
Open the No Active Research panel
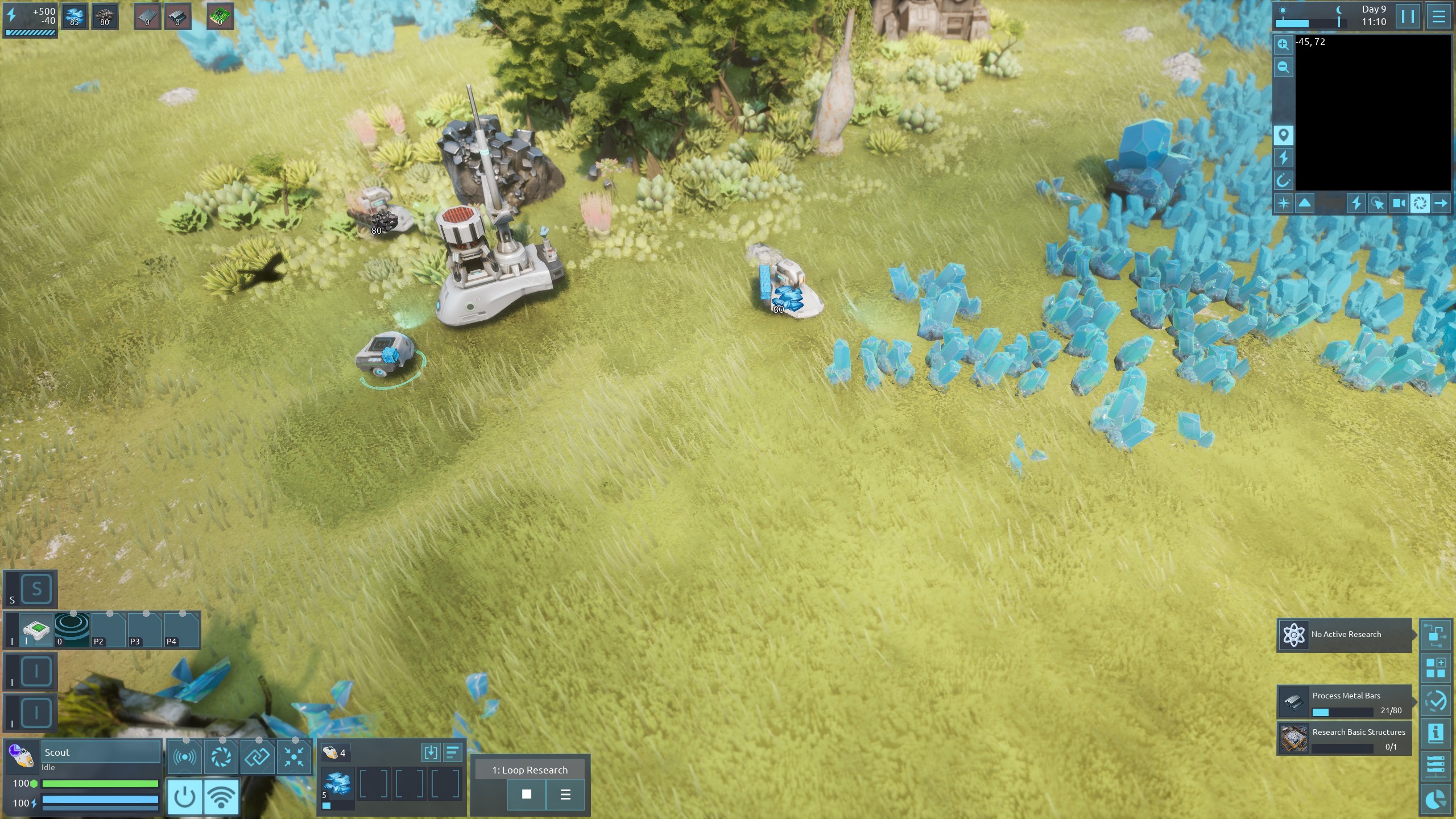(x=1345, y=635)
